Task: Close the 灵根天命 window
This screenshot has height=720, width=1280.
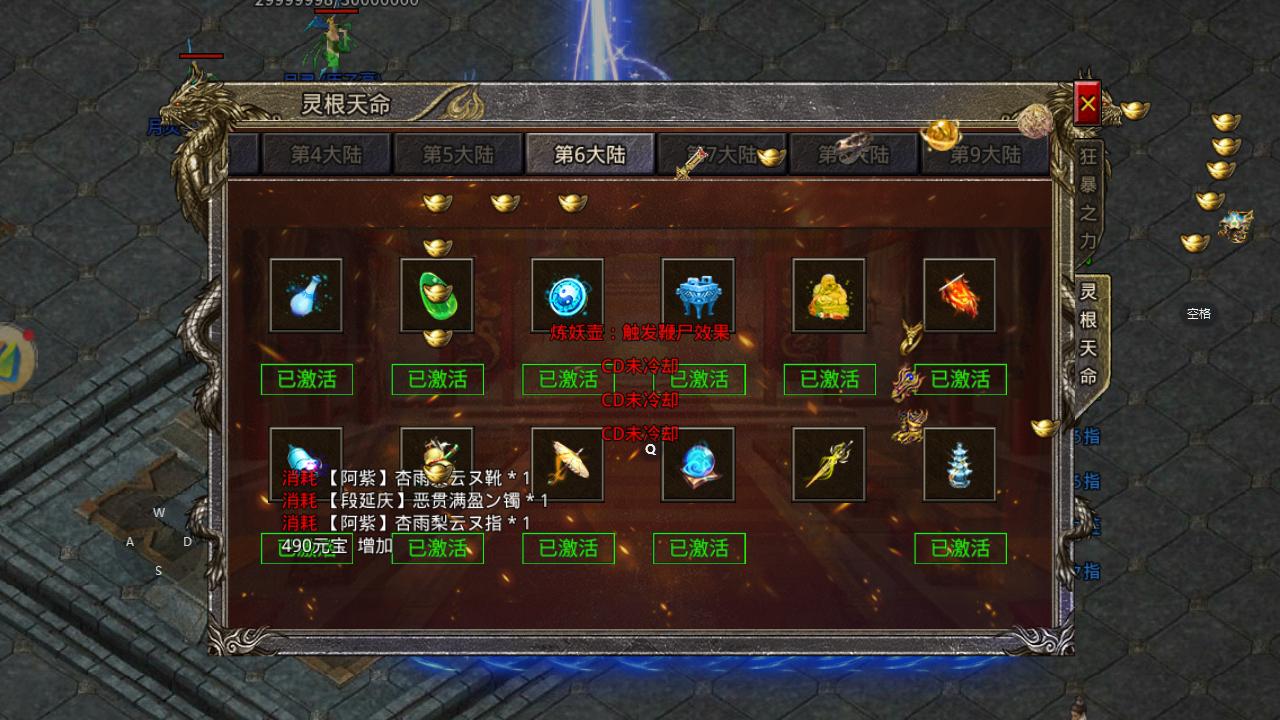Action: click(x=1087, y=103)
